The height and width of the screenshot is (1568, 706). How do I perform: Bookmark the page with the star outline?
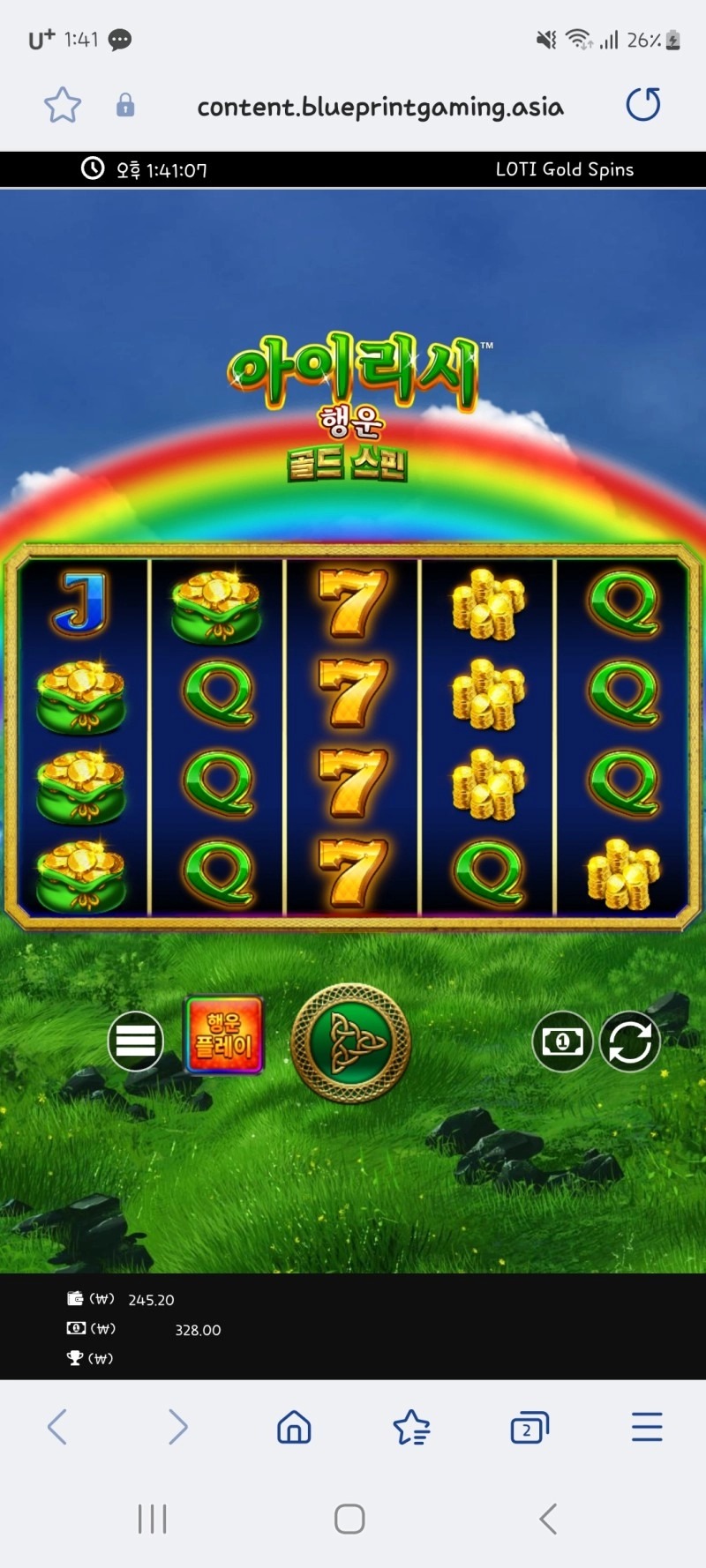pyautogui.click(x=63, y=106)
